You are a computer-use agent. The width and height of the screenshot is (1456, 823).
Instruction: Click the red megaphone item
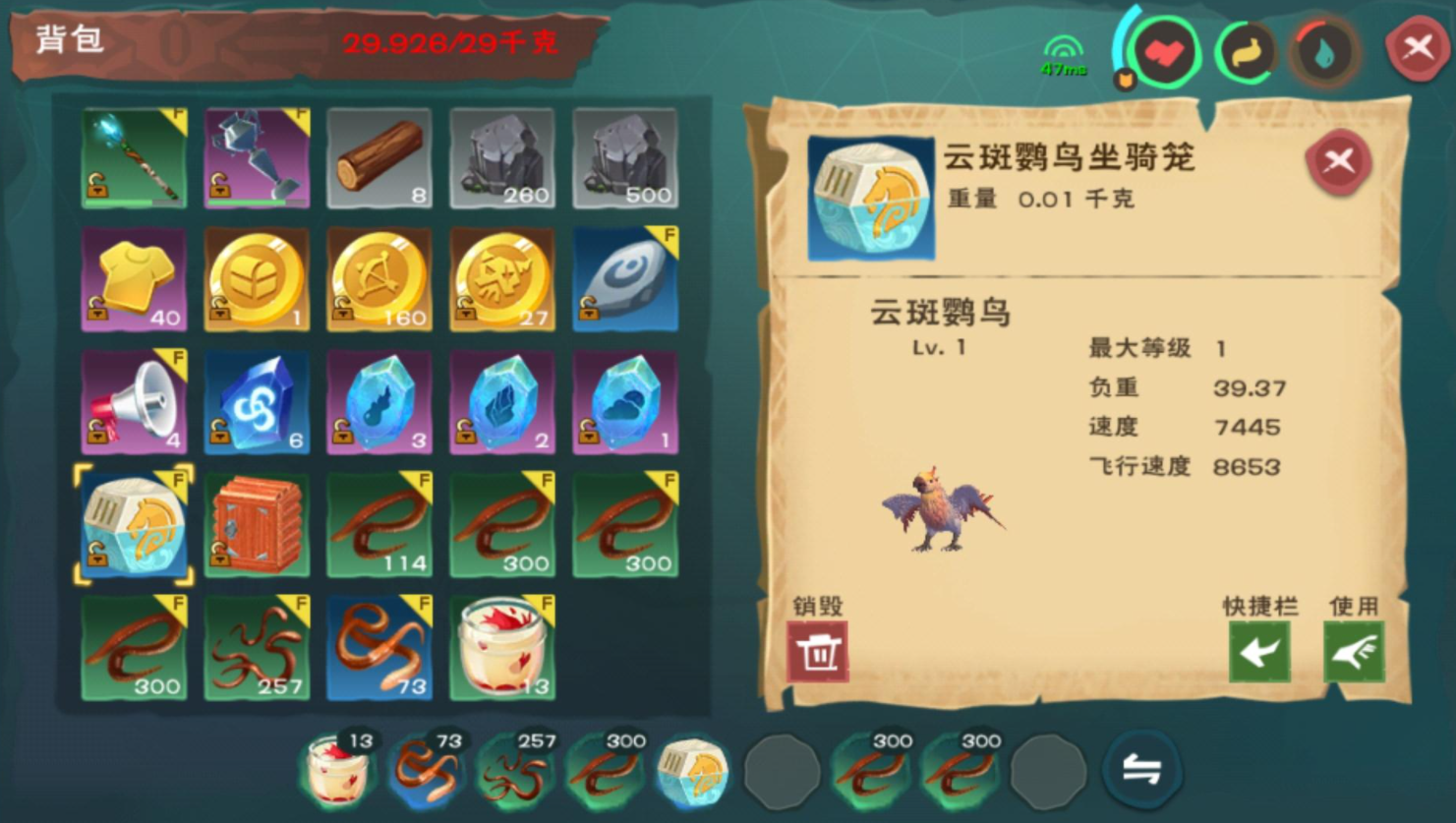pyautogui.click(x=134, y=403)
